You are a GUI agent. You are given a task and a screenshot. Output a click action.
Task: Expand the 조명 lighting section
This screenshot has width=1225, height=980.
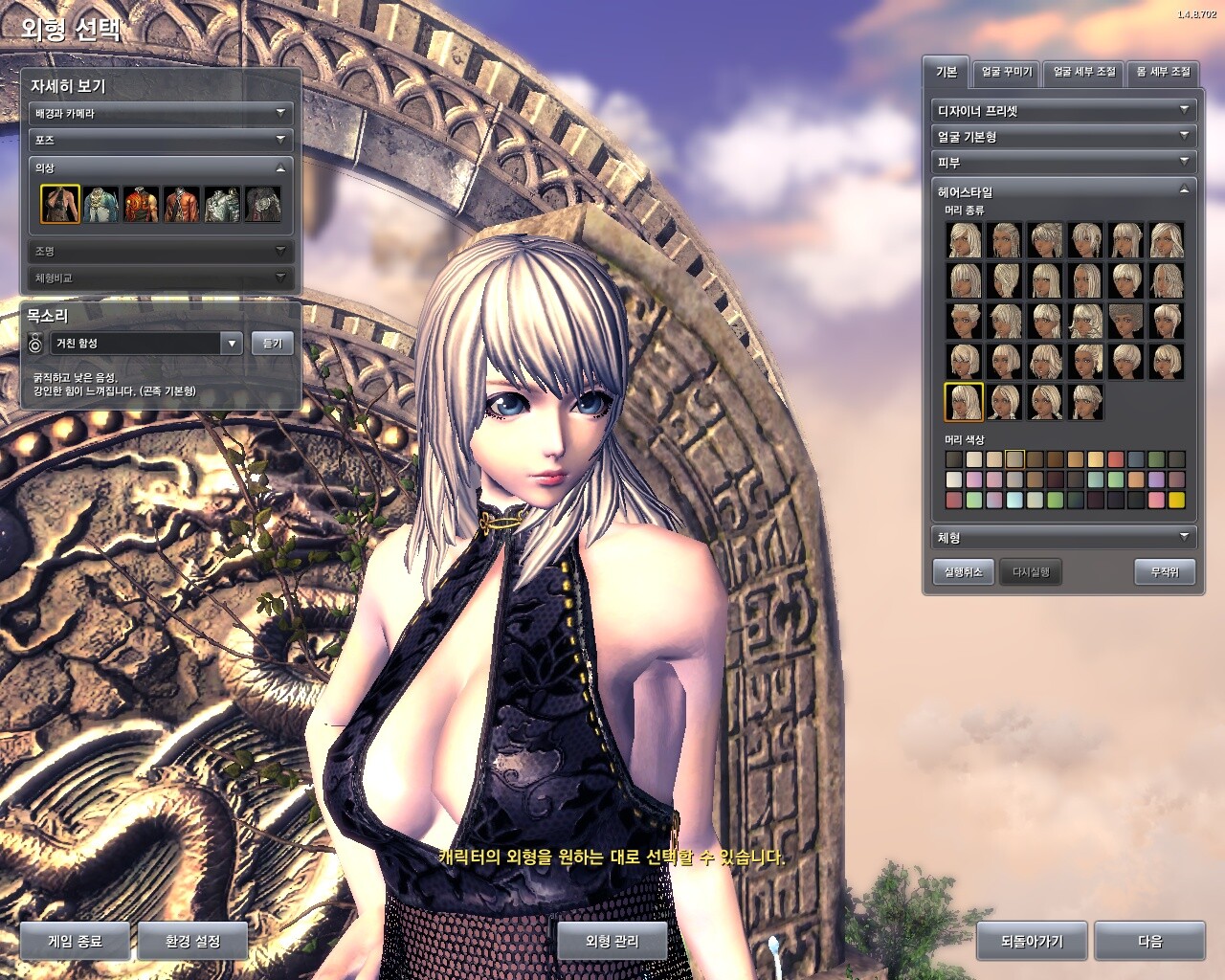(x=161, y=251)
